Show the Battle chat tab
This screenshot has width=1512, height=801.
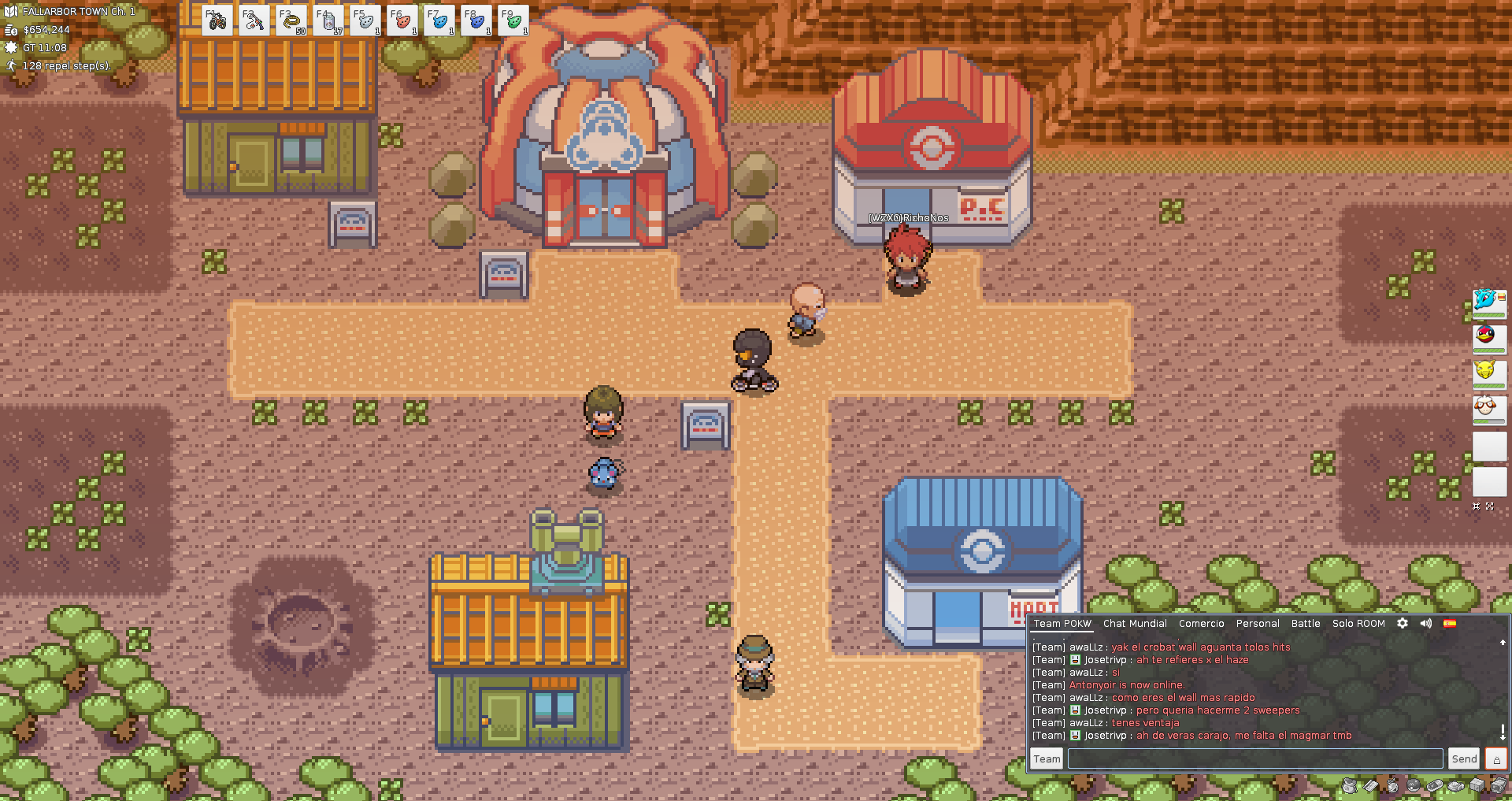click(1305, 623)
